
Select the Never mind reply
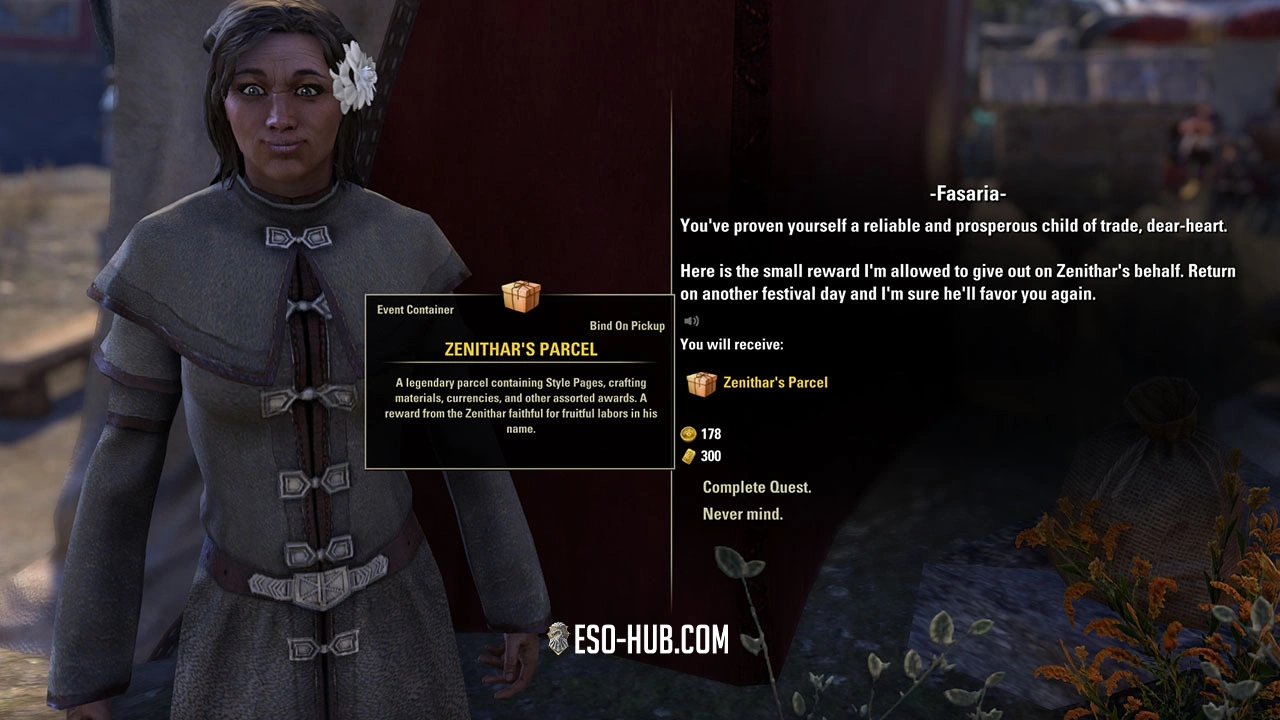pos(743,514)
